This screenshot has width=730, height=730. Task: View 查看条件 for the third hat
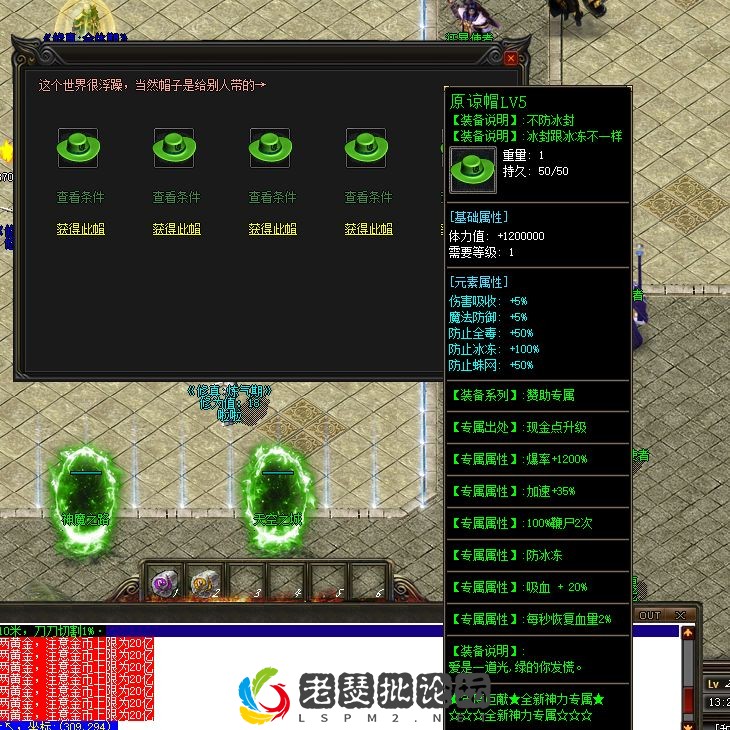pyautogui.click(x=272, y=197)
